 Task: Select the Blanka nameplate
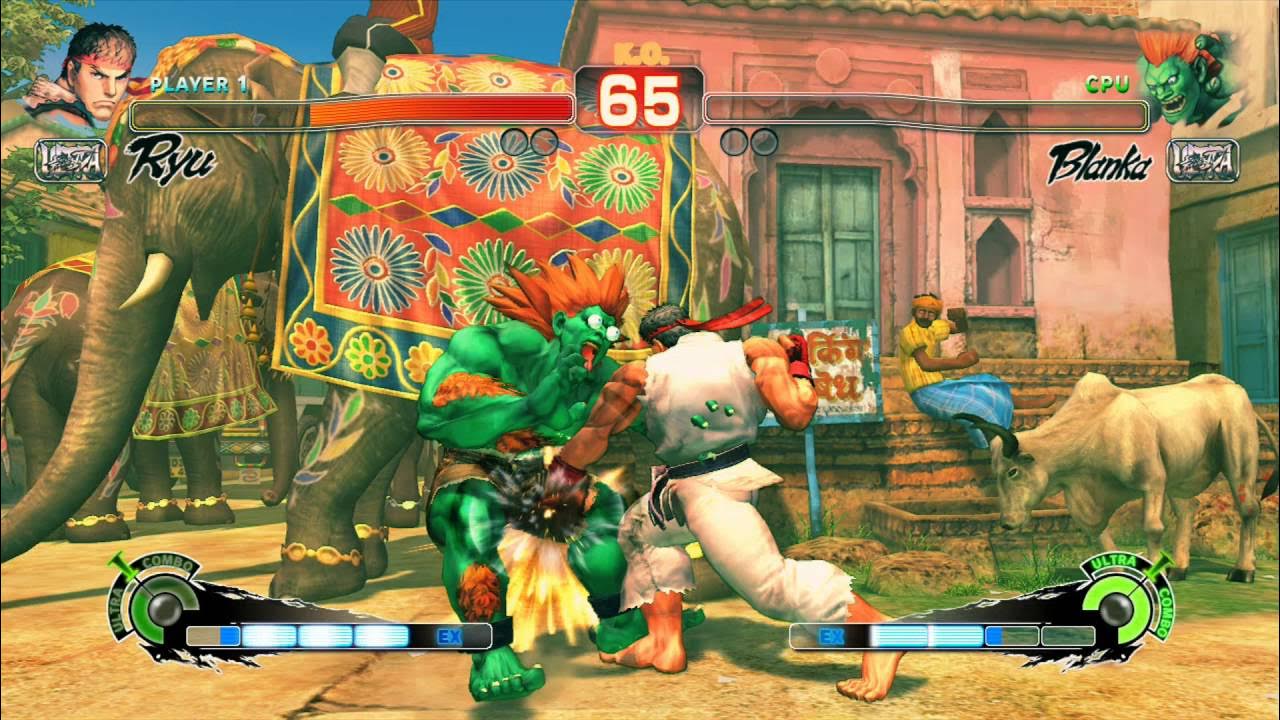1100,160
